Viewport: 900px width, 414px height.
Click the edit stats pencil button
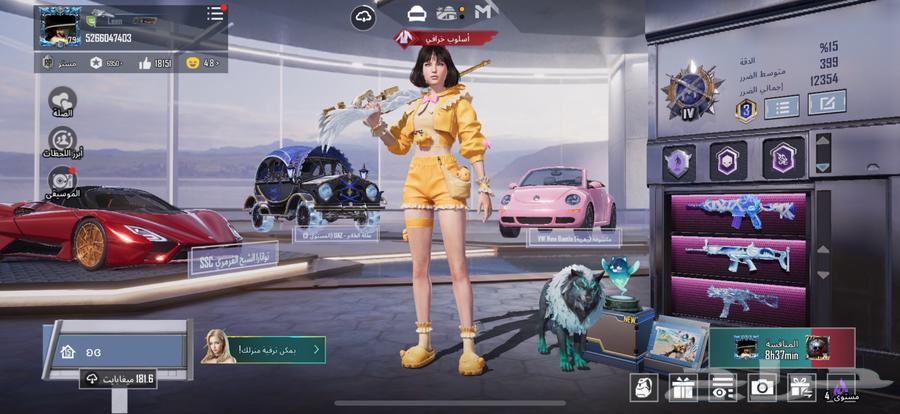827,102
